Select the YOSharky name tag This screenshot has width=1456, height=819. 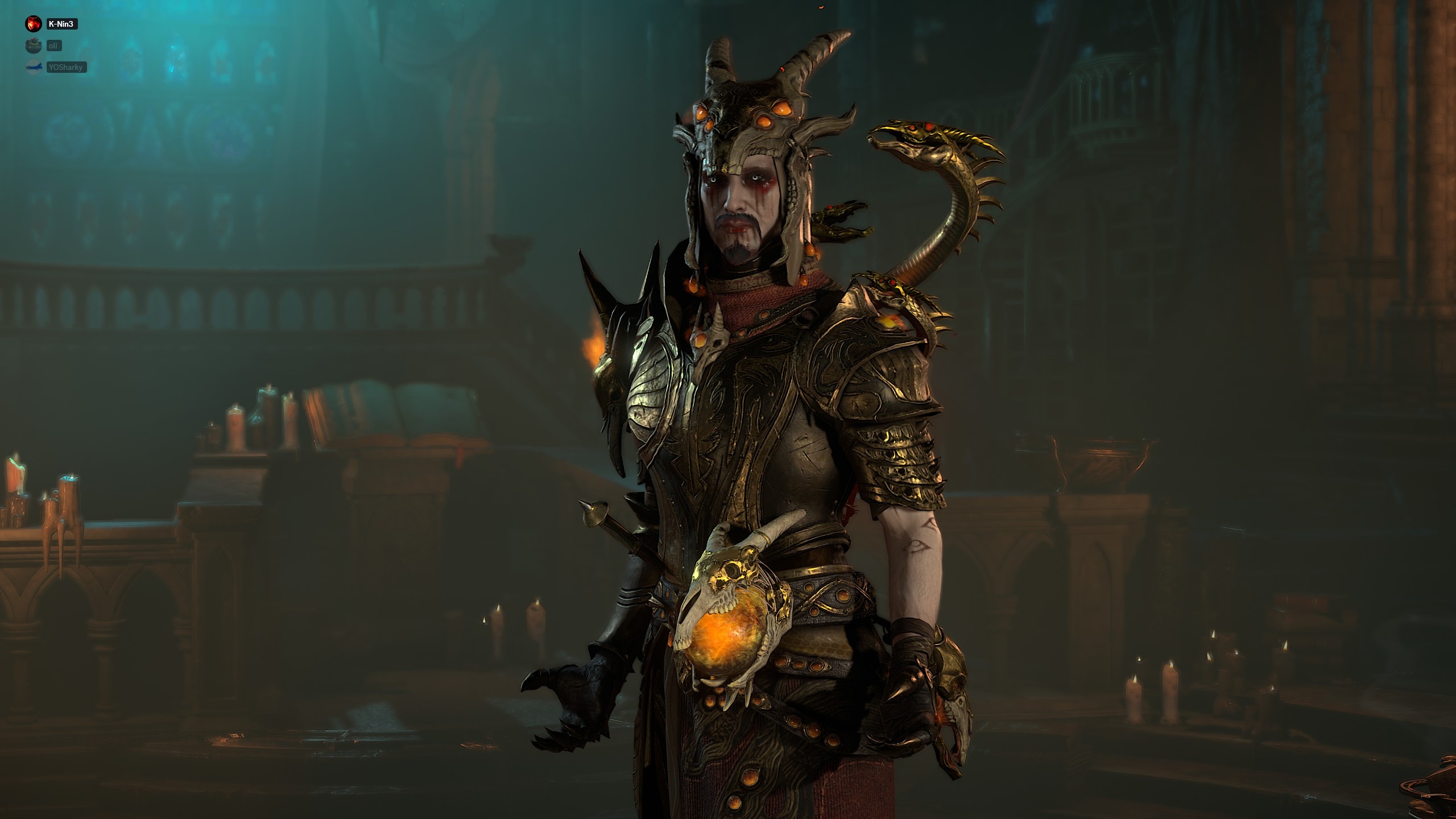[x=68, y=67]
